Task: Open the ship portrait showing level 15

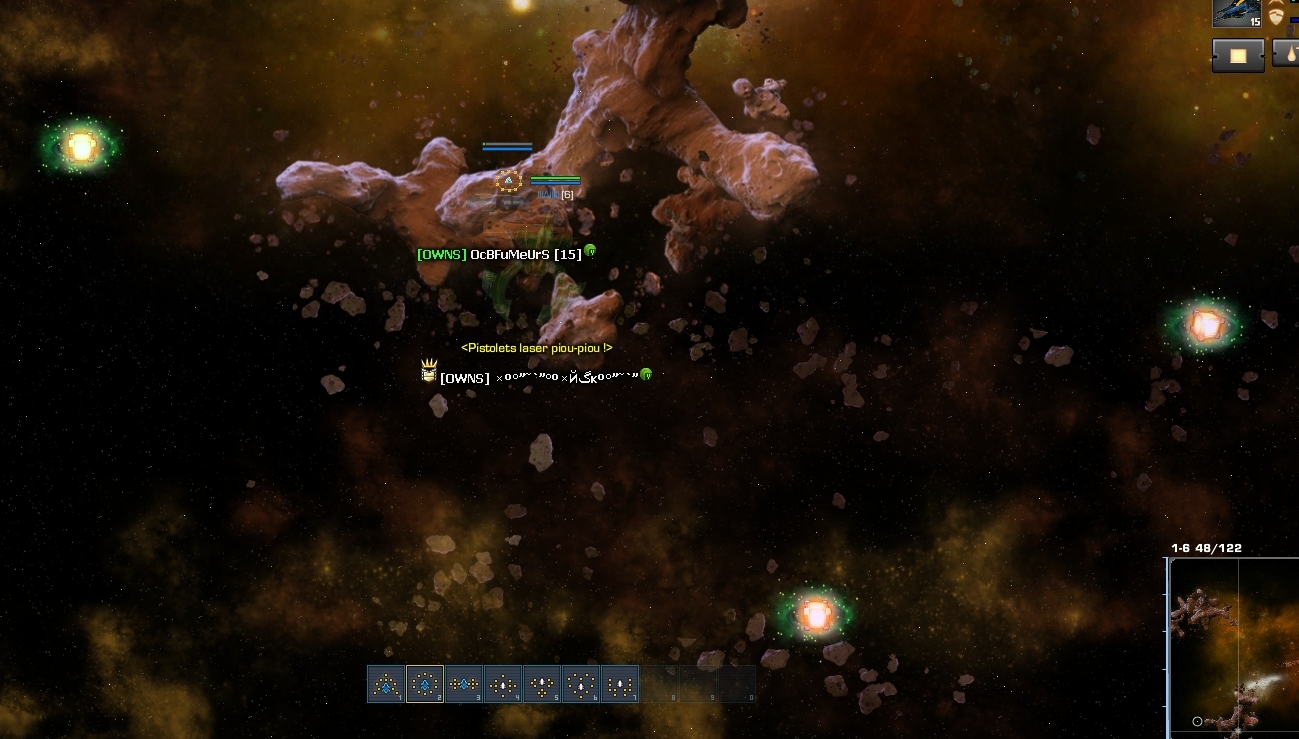Action: coord(1237,13)
